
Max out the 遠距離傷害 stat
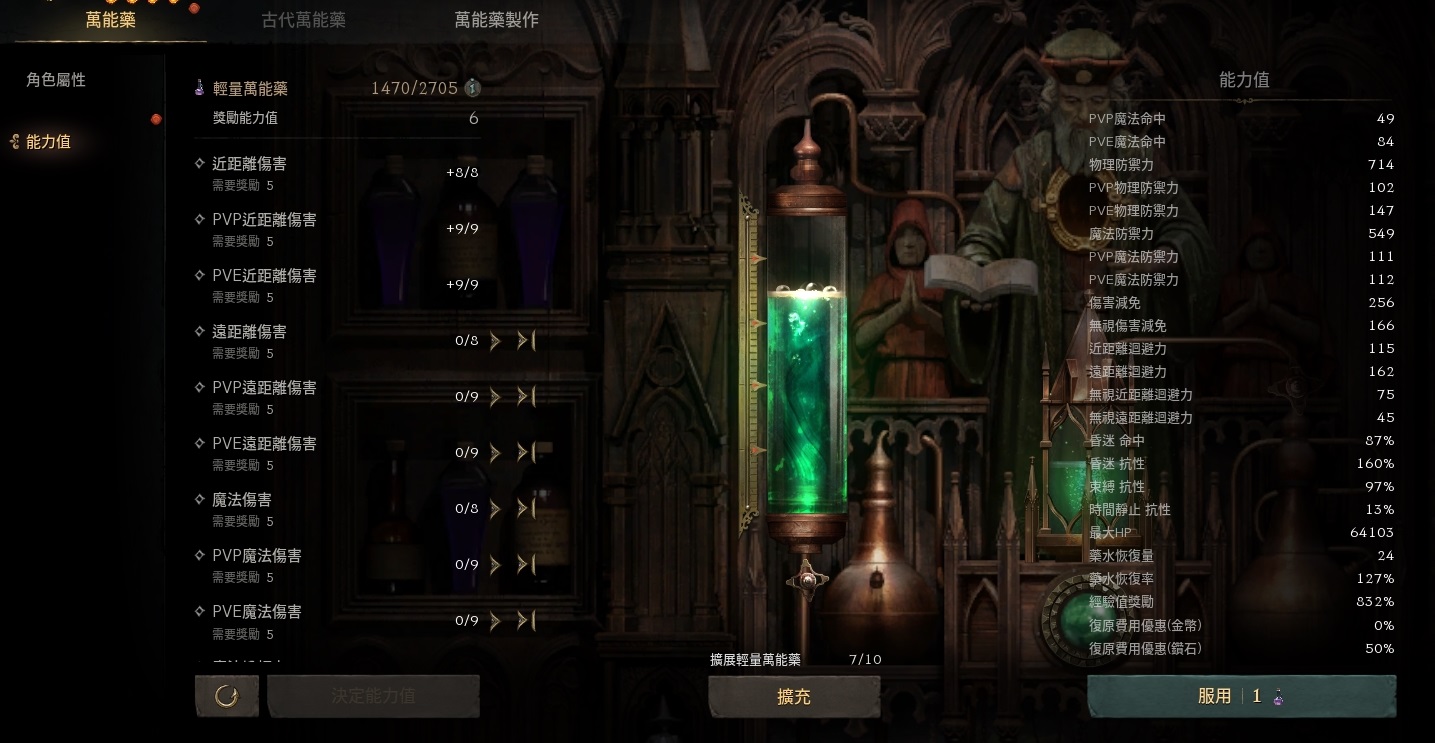pos(526,341)
